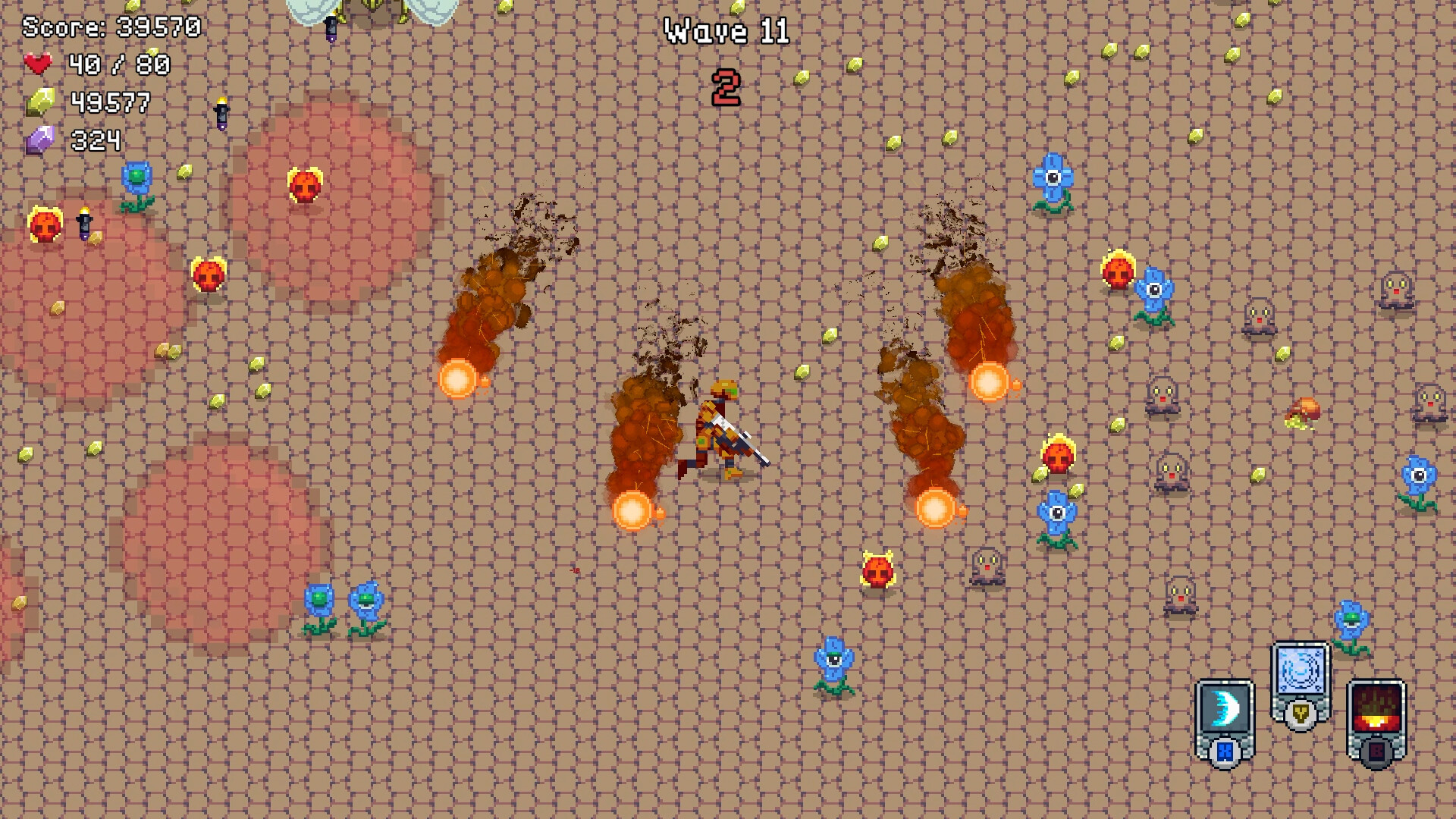
Task: Click the red heart health icon
Action: point(38,64)
